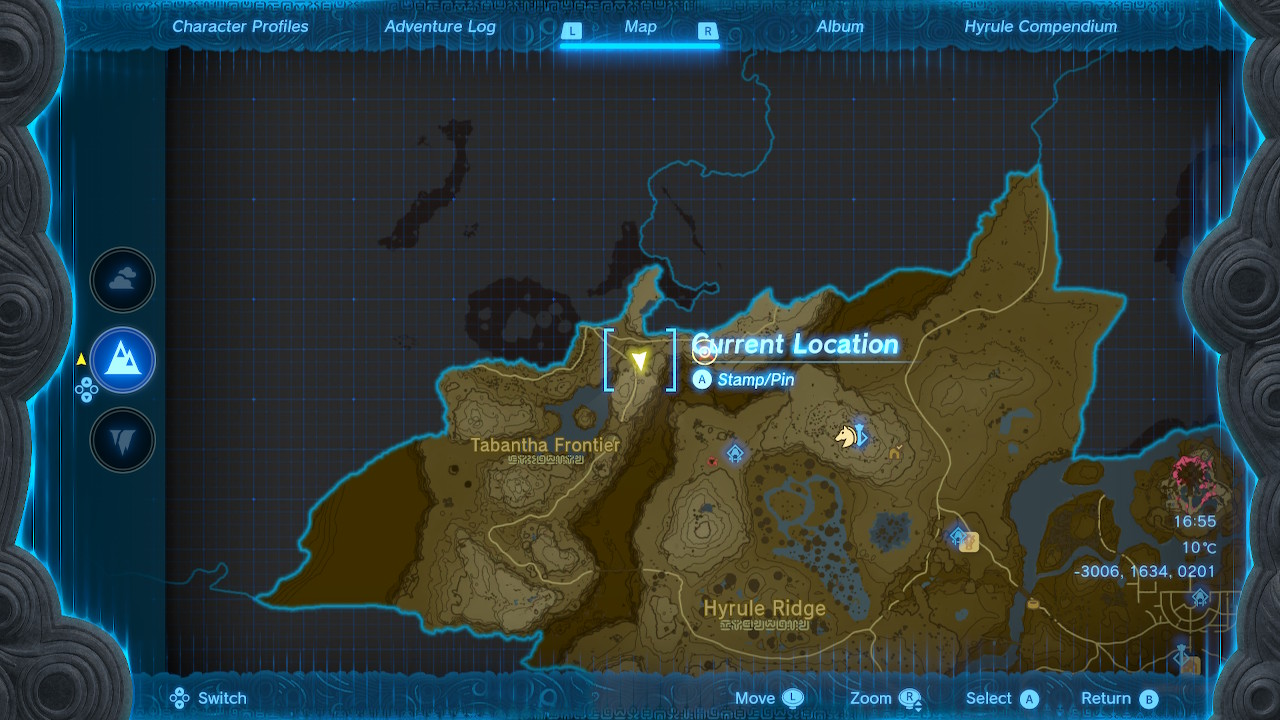Viewport: 1280px width, 720px height.
Task: Open the Adventure Log screen
Action: pyautogui.click(x=439, y=27)
